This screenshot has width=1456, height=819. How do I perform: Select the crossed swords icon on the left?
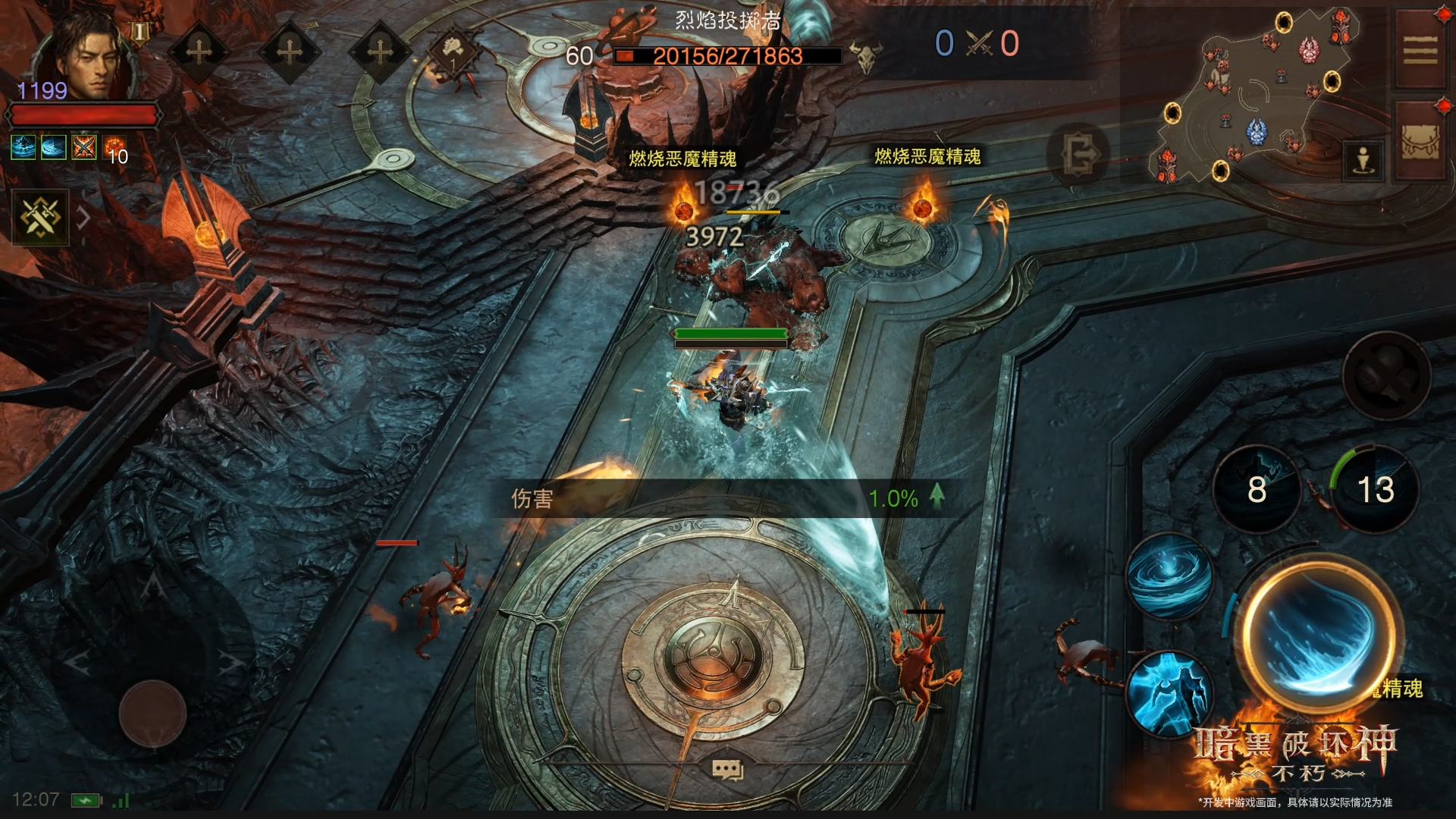(x=39, y=218)
